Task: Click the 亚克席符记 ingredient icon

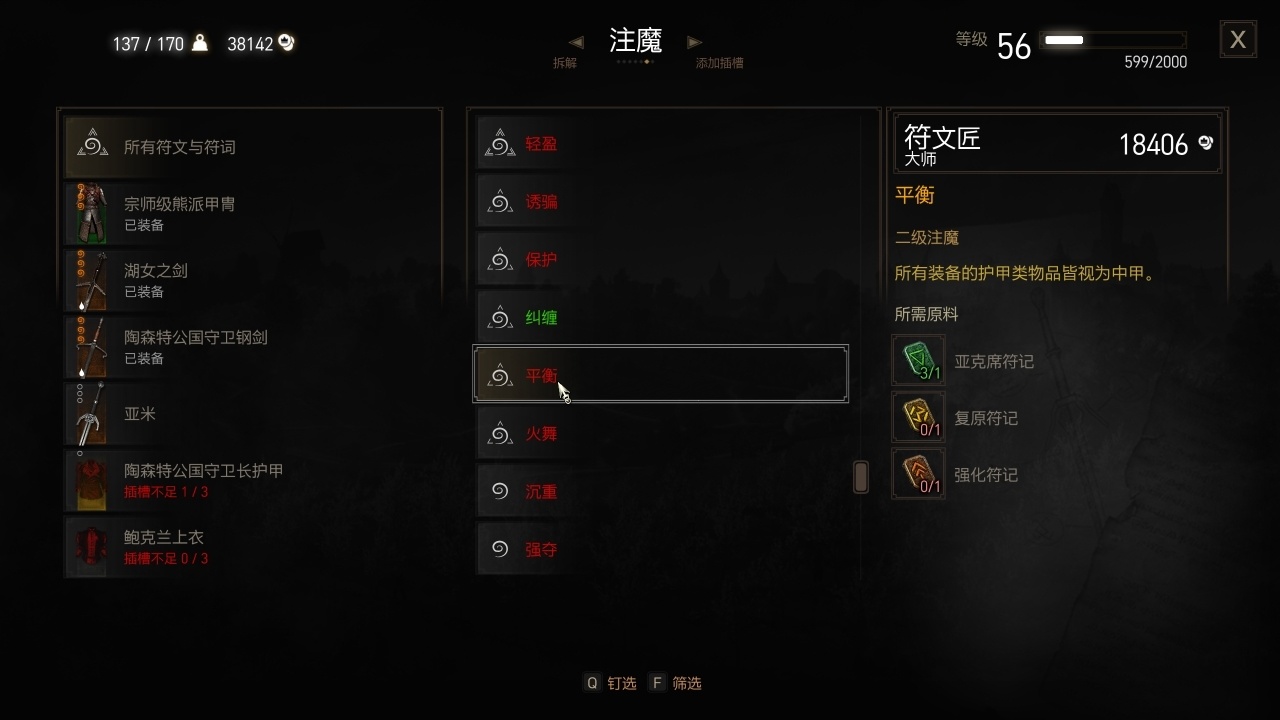Action: pyautogui.click(x=918, y=360)
